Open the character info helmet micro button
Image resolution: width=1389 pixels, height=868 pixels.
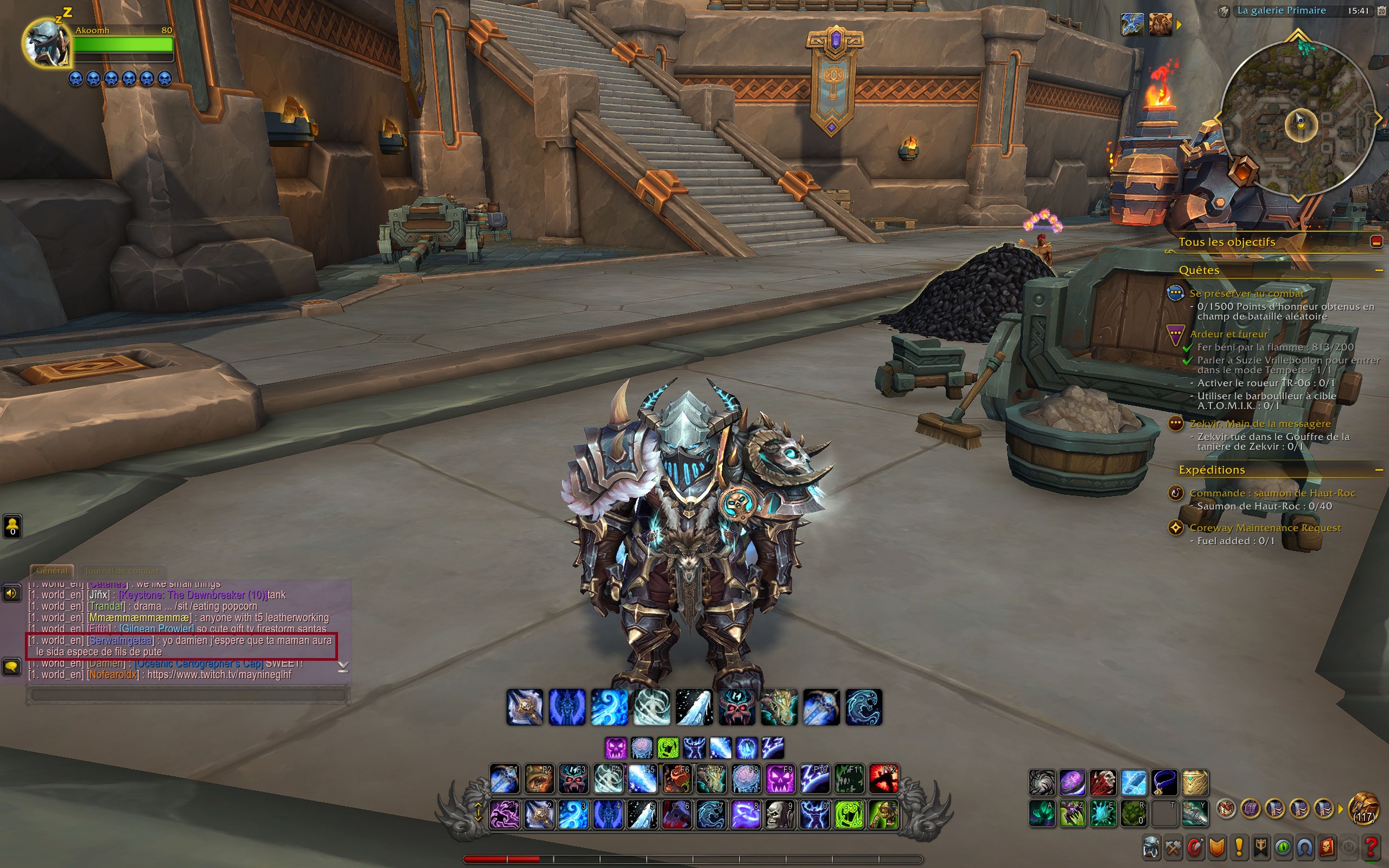pyautogui.click(x=1151, y=847)
